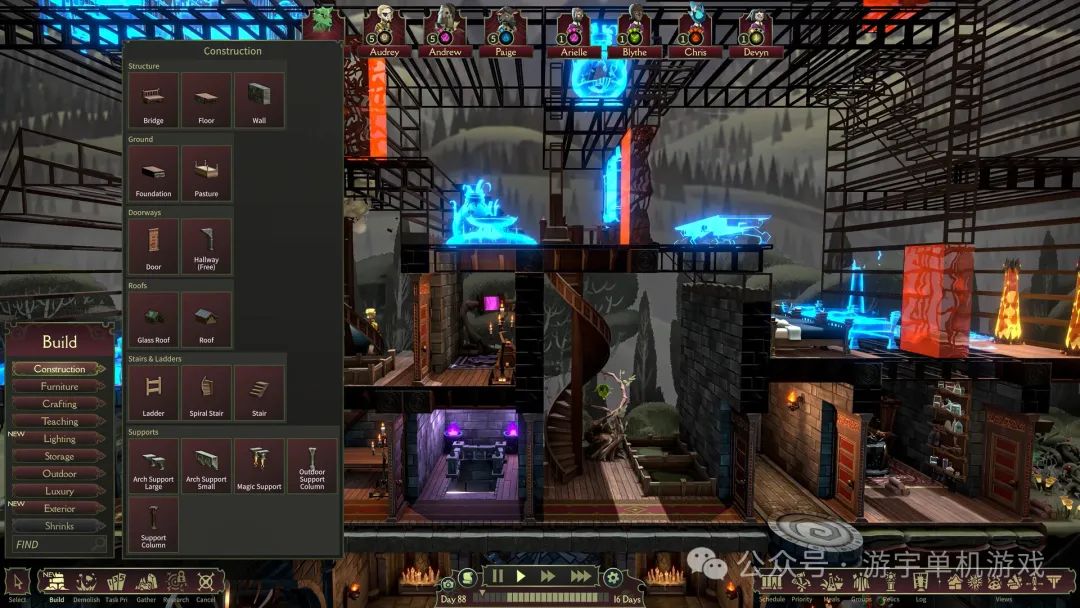The height and width of the screenshot is (608, 1080).
Task: Choose the Spiral Stair building option
Action: pyautogui.click(x=206, y=392)
